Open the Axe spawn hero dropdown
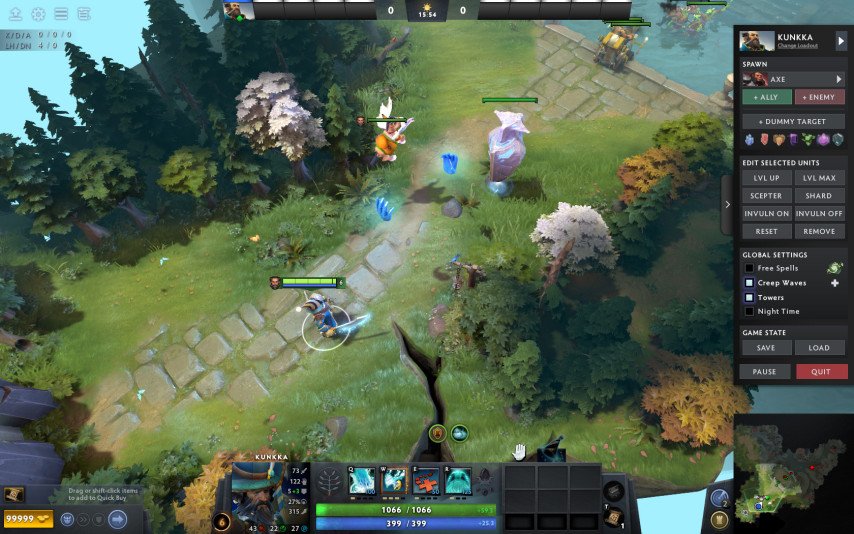This screenshot has width=854, height=534. click(839, 79)
